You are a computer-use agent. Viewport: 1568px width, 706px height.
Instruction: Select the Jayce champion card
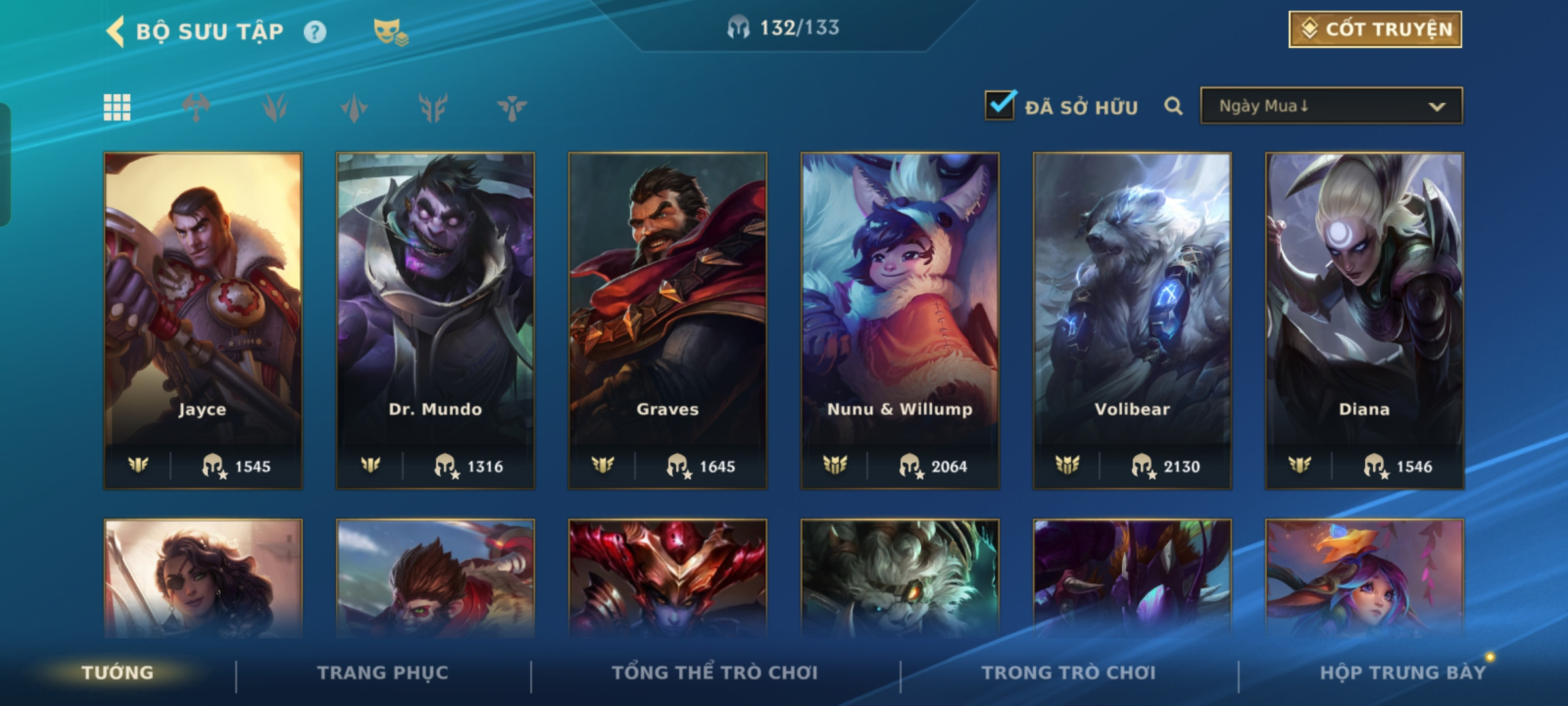coord(203,320)
